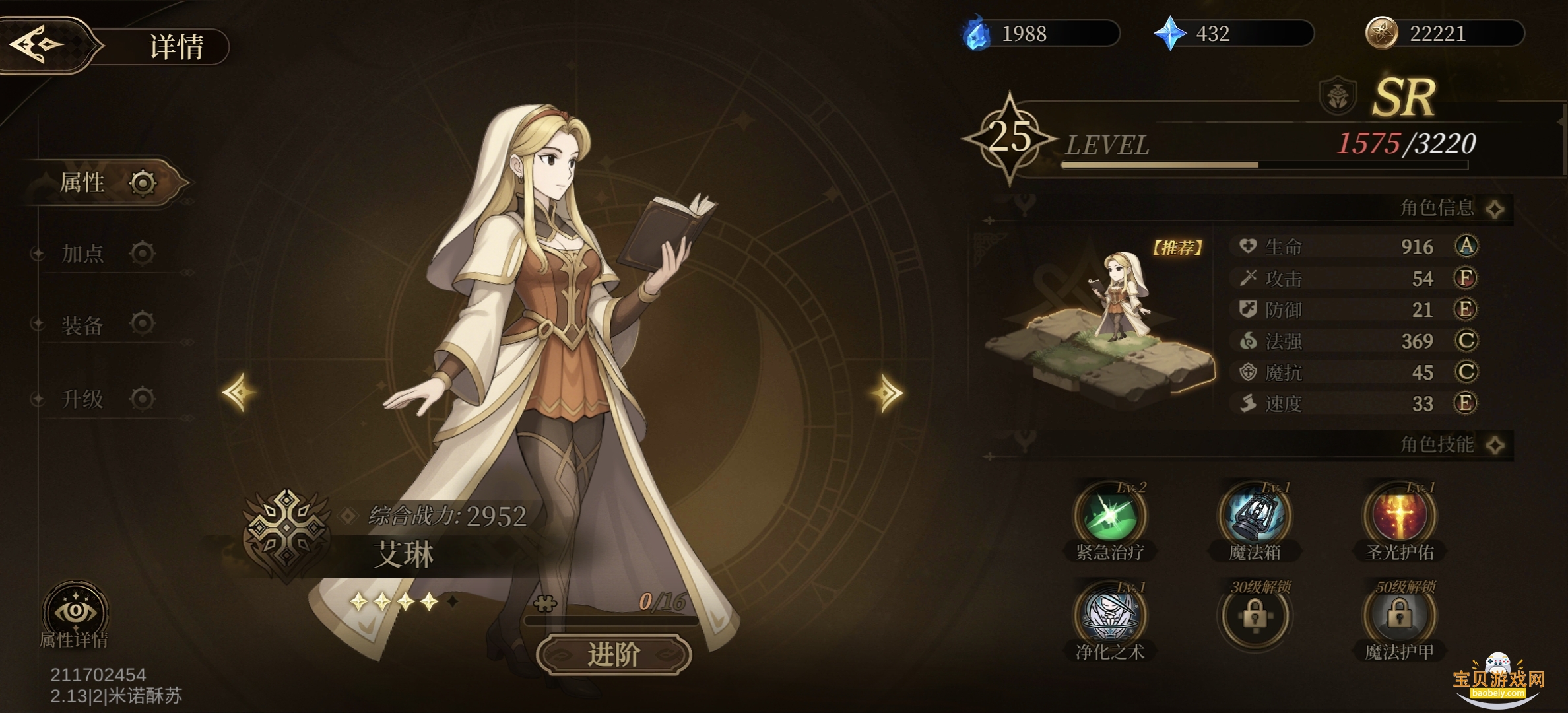Show the next character with right arrow
The height and width of the screenshot is (713, 1568).
(x=886, y=393)
